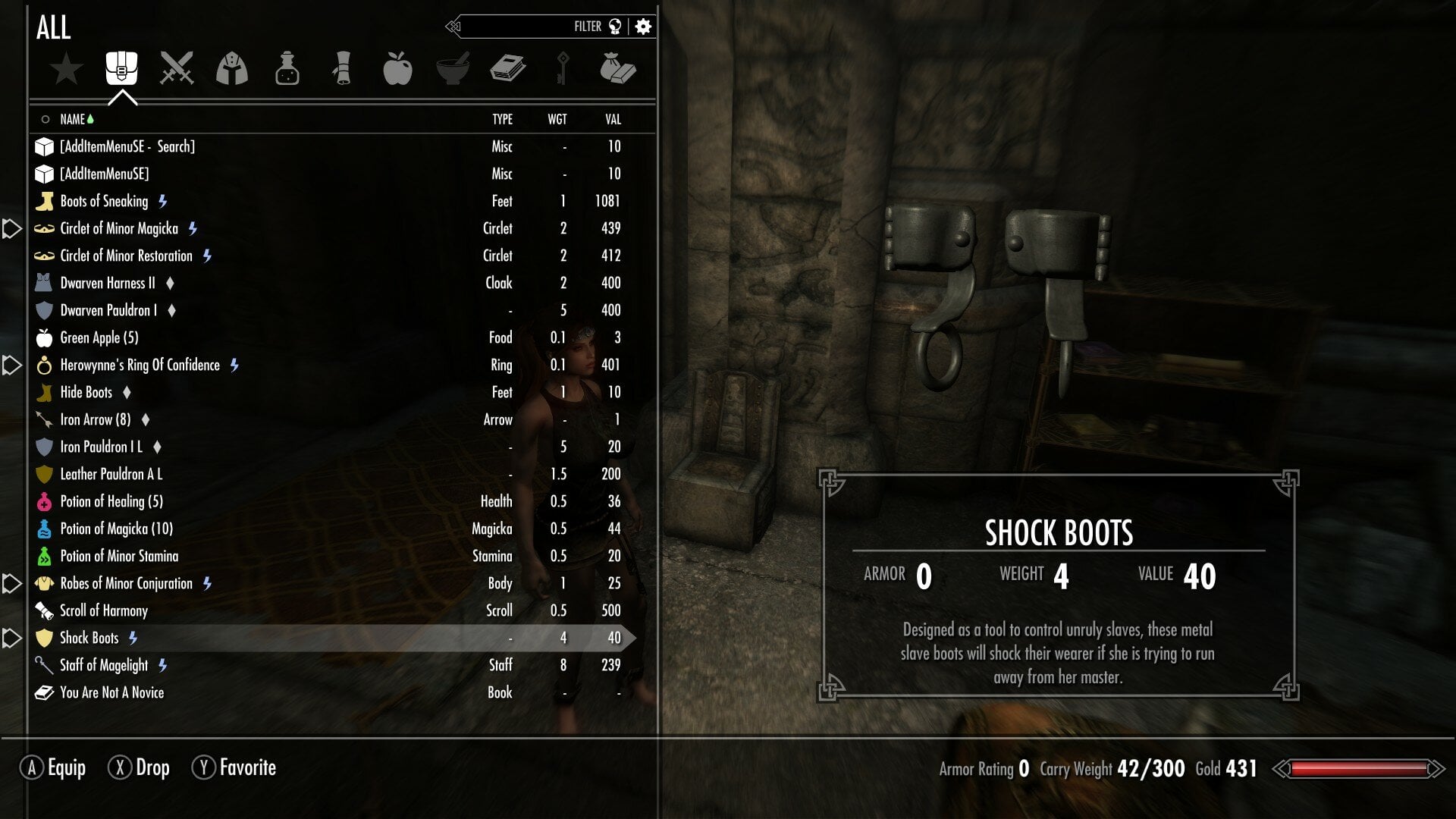Viewport: 1456px width, 819px height.
Task: Choose Potion of Healing (5)
Action: point(111,501)
